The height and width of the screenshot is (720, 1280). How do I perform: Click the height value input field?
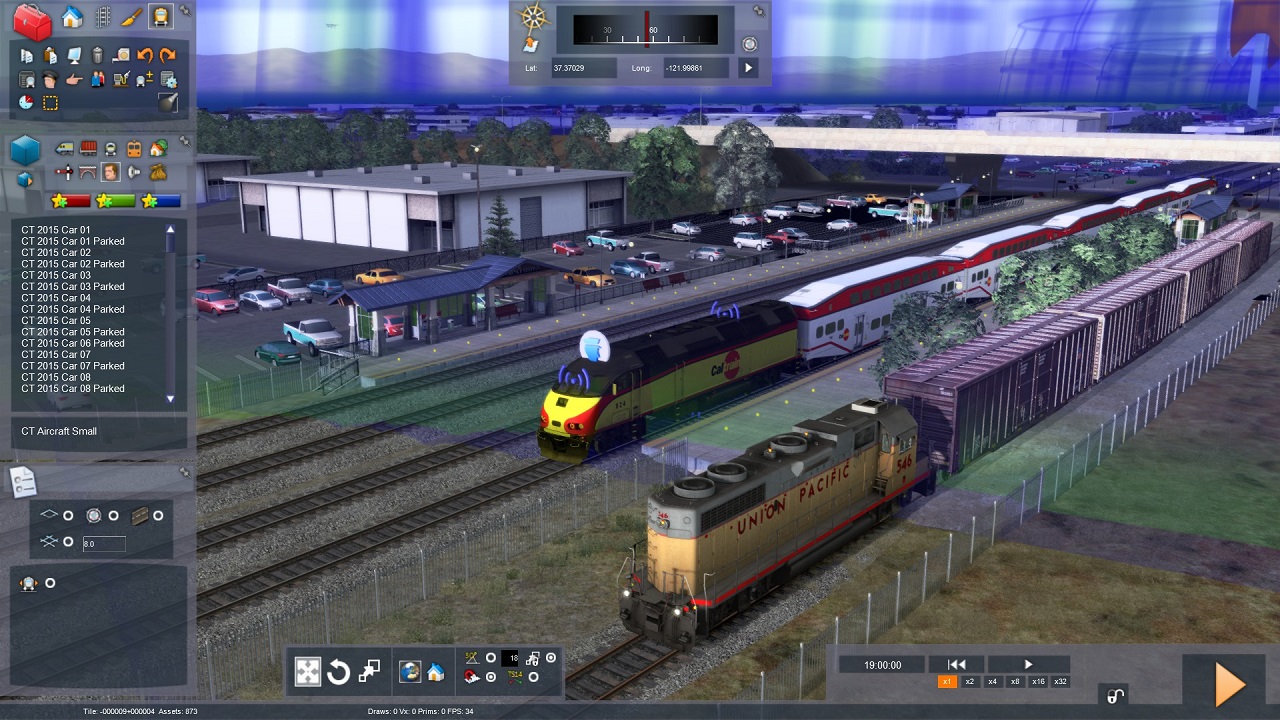click(x=104, y=544)
